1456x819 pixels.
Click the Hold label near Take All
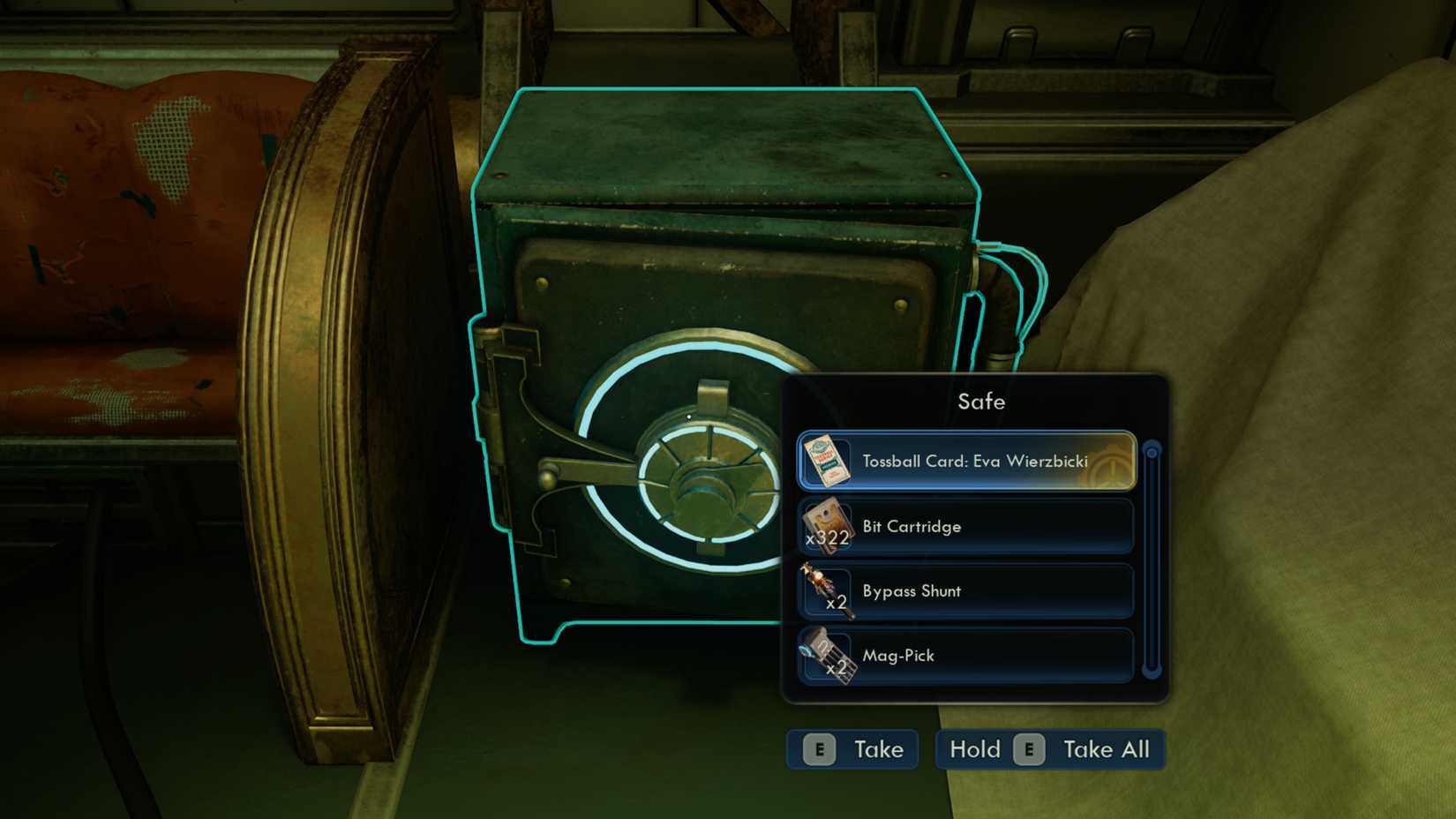(x=973, y=748)
